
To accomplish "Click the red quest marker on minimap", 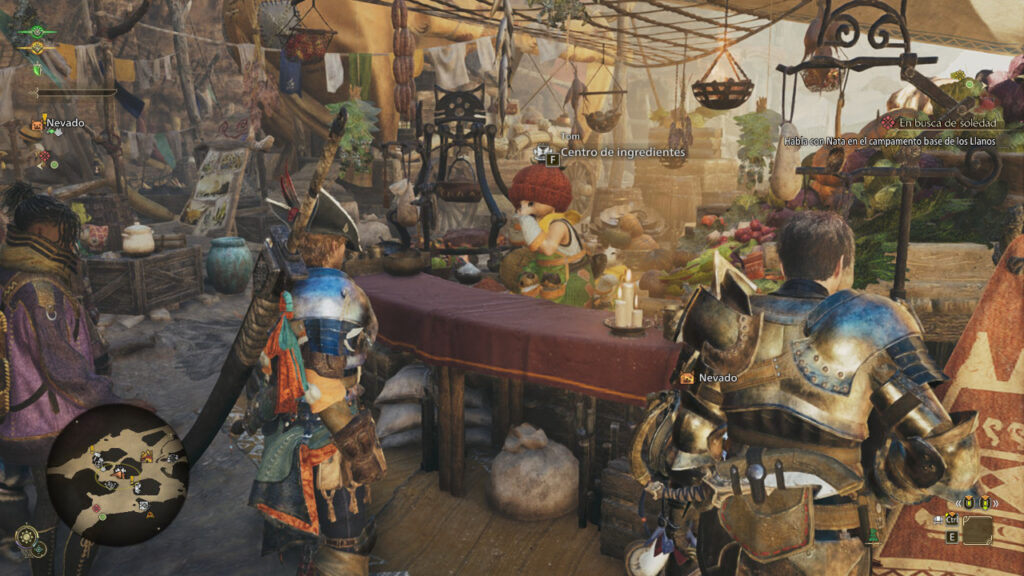I will (97, 508).
